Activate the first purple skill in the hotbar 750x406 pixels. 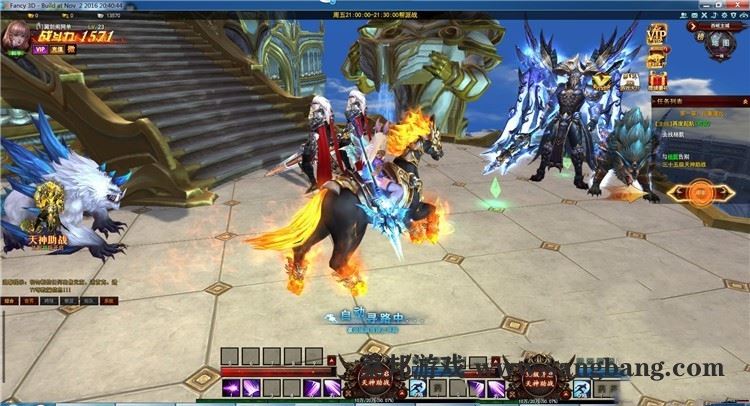230,388
